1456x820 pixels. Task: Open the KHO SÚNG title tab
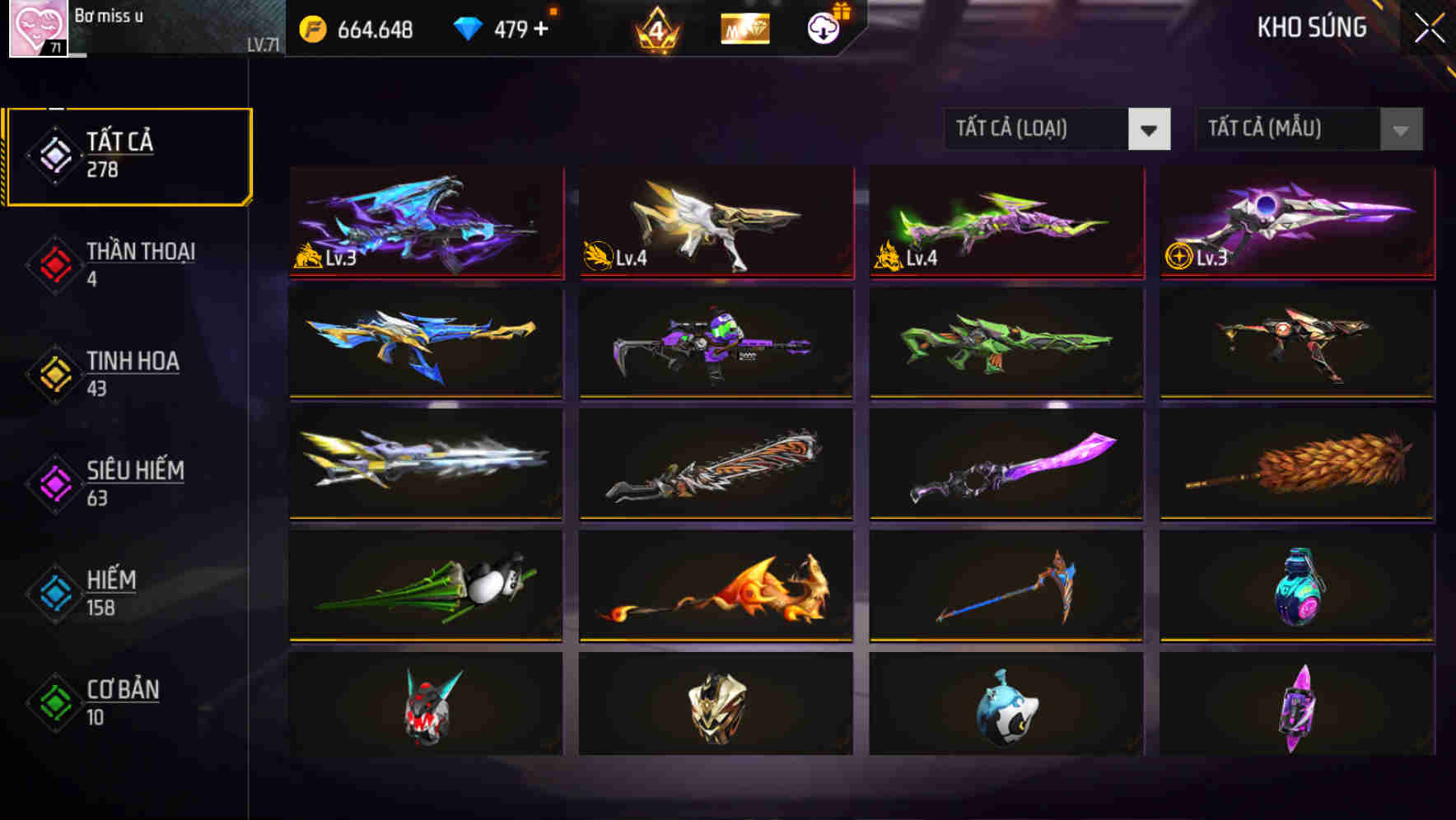(1311, 28)
